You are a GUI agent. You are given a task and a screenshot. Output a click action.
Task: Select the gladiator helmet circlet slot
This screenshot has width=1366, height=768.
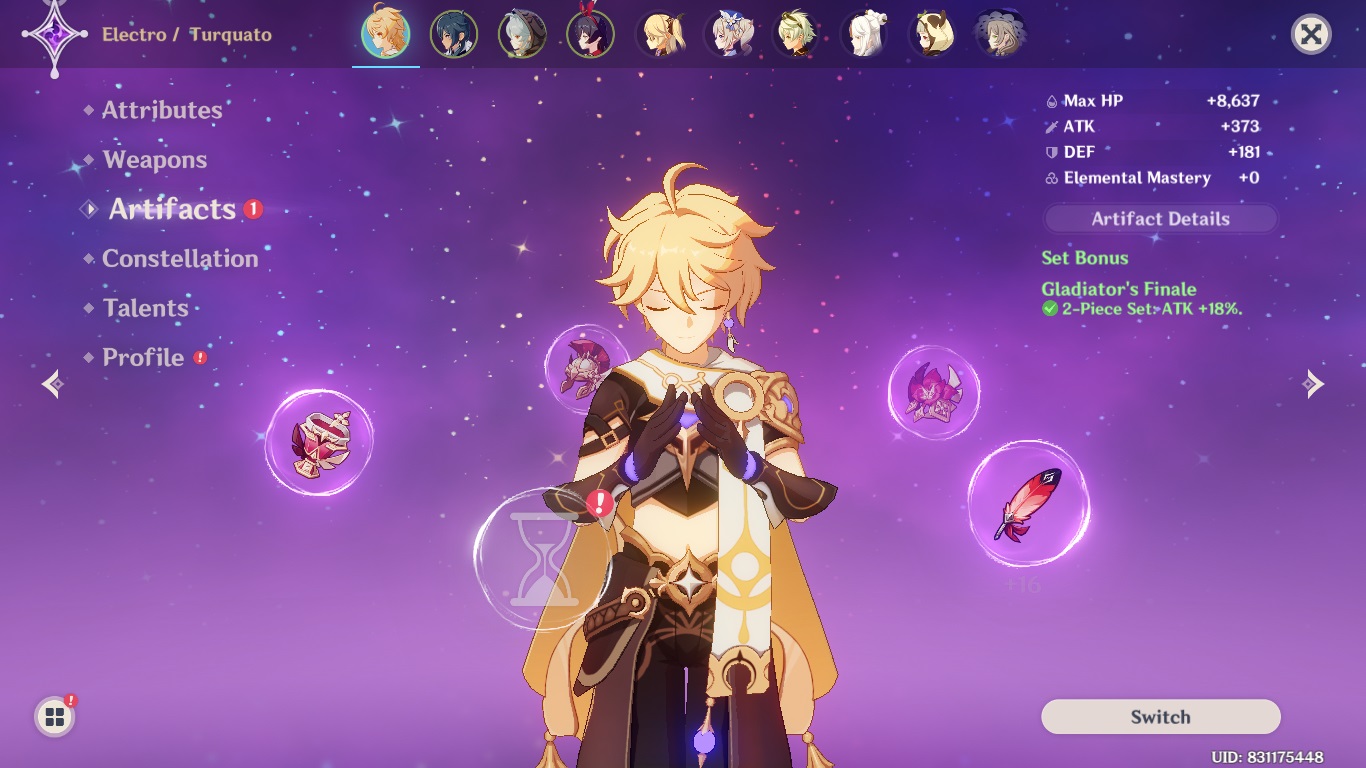tap(585, 367)
